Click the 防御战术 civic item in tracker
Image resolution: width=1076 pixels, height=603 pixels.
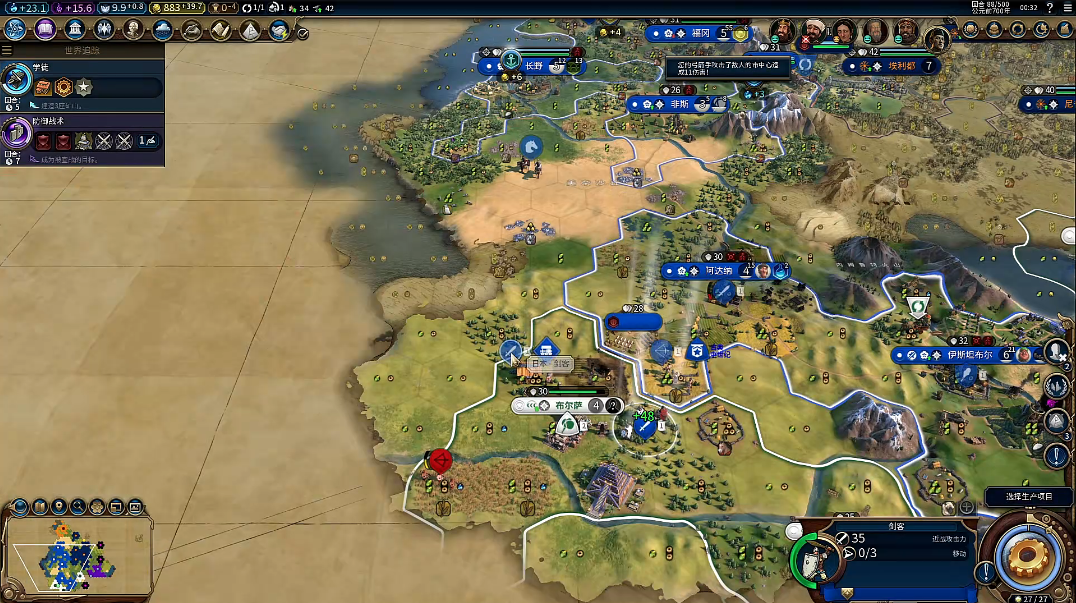click(82, 136)
